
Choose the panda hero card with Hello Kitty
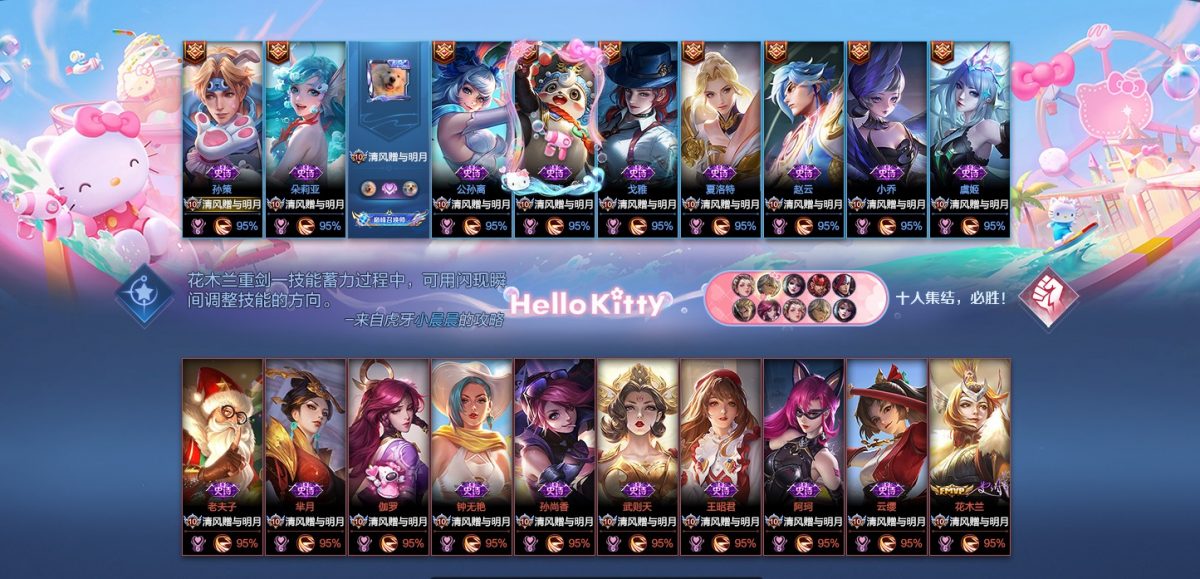(x=554, y=120)
